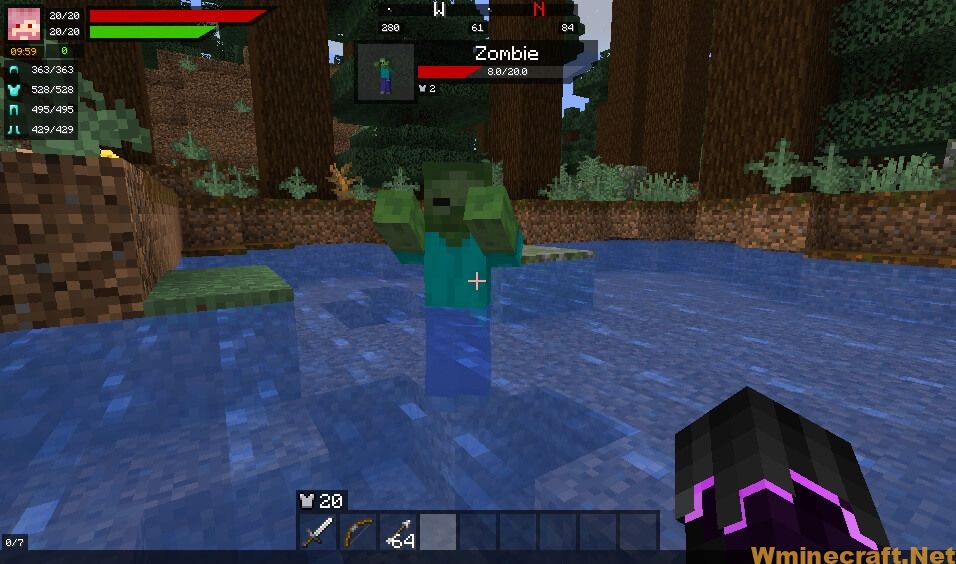Click the diamond helmet durability icon

[15, 70]
